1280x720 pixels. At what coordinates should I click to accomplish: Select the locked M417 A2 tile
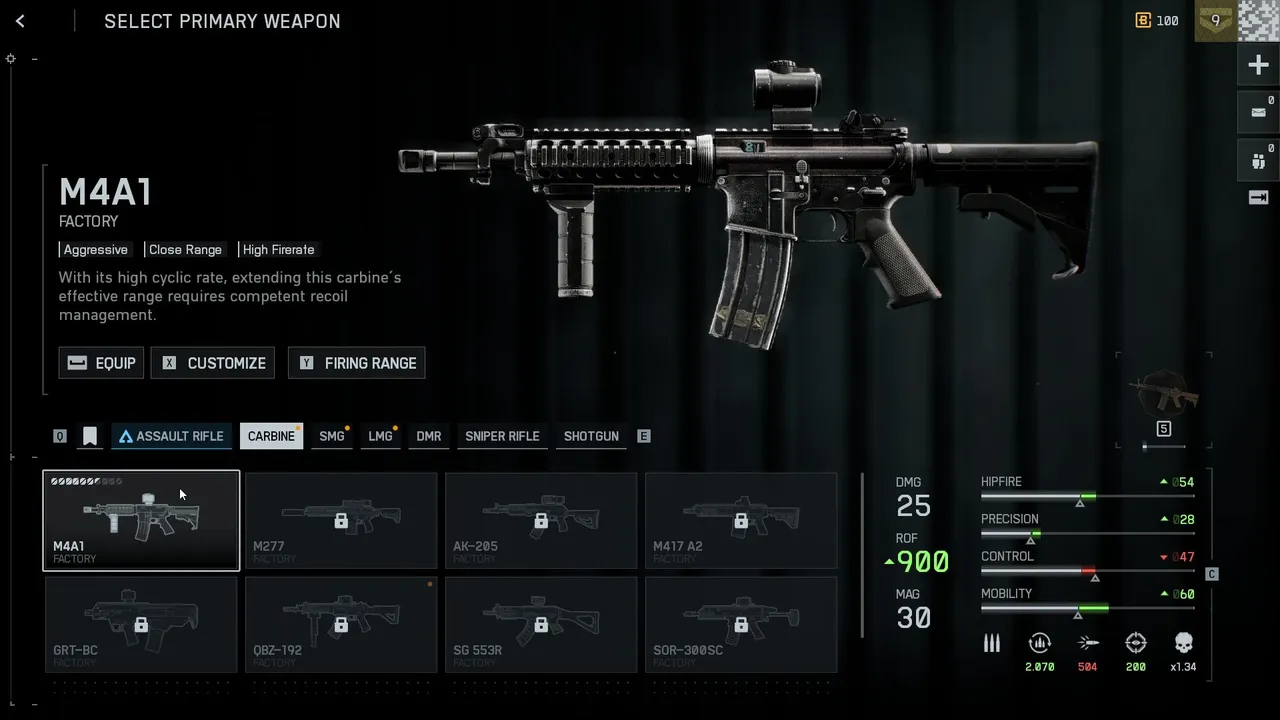coord(741,520)
